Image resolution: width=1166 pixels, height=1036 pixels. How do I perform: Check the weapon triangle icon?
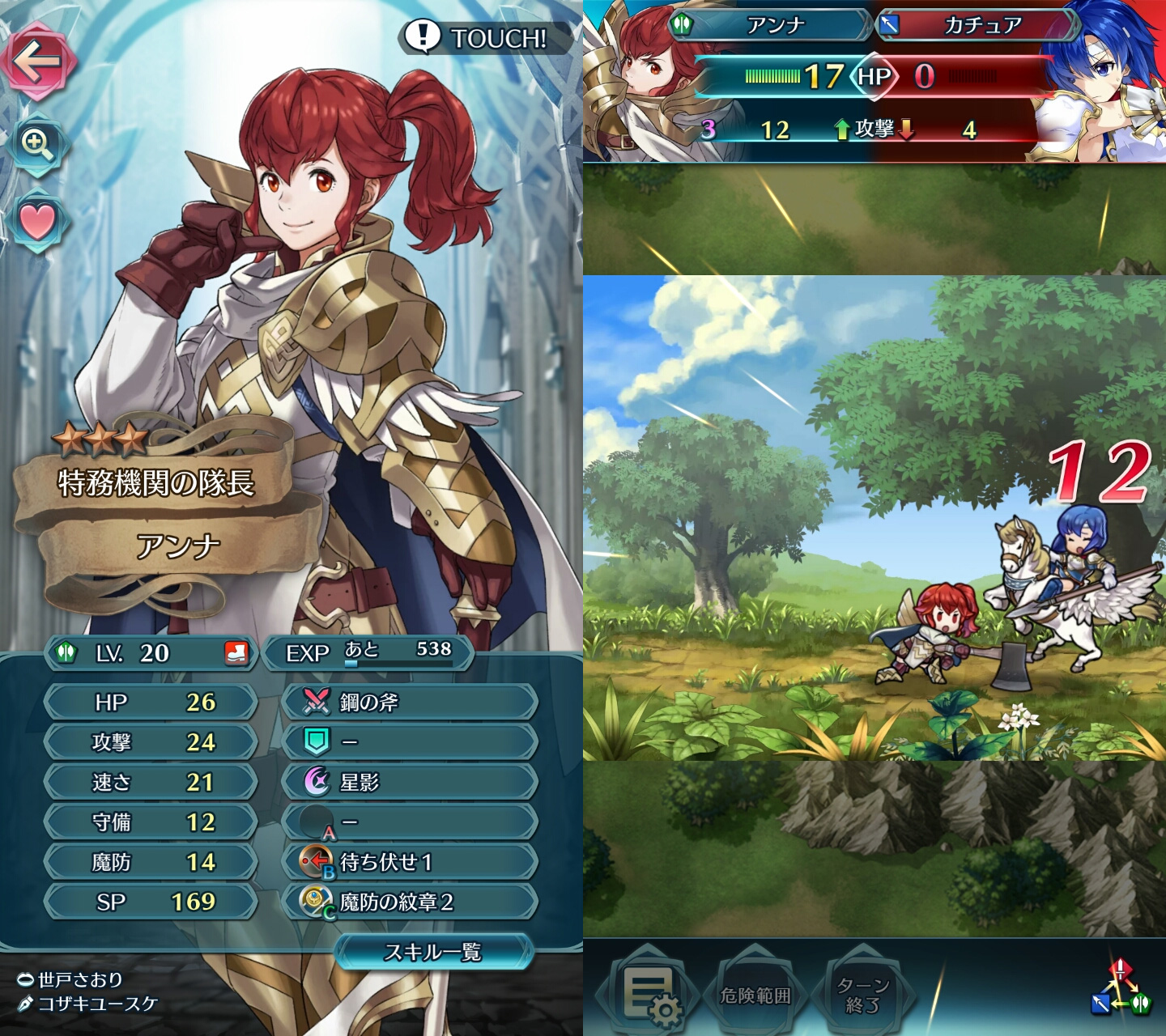[x=1120, y=988]
